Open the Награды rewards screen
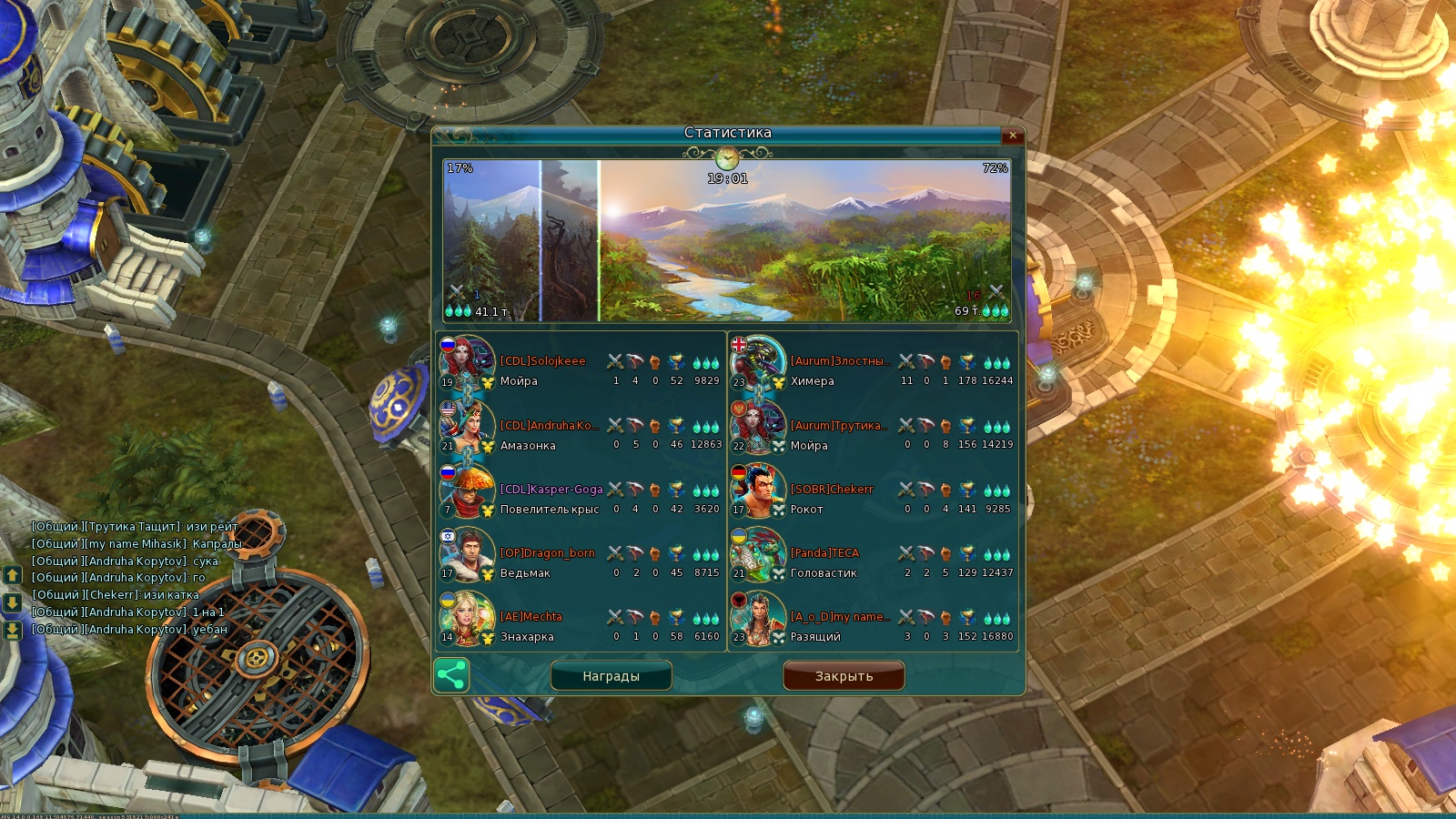Image resolution: width=1456 pixels, height=819 pixels. 611,676
